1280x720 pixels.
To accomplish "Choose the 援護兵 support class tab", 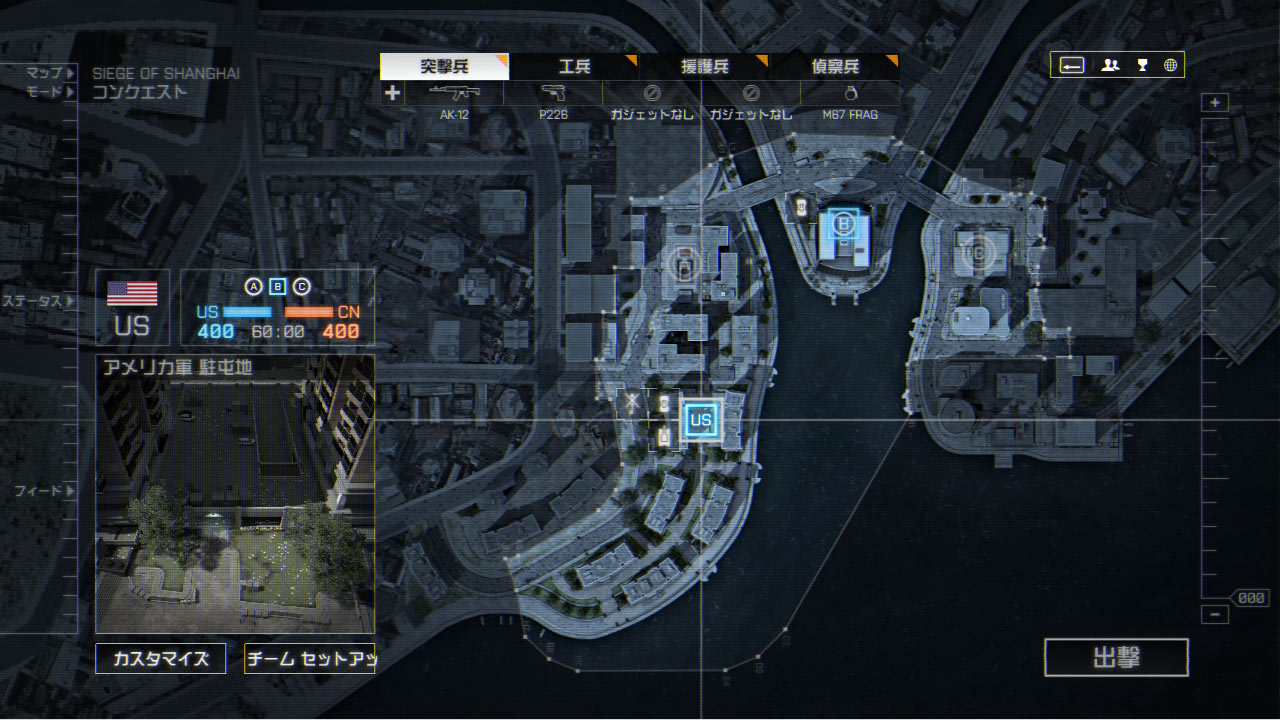I will tap(705, 67).
